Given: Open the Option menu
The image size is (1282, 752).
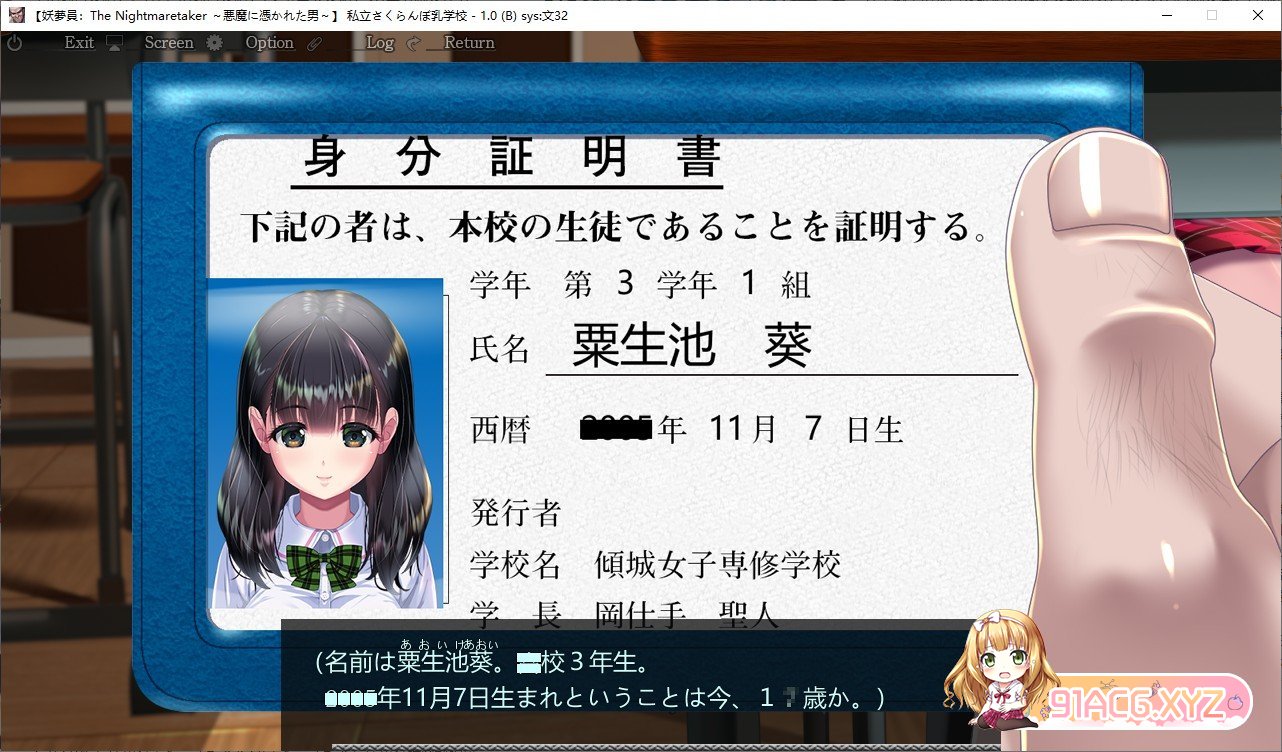Looking at the screenshot, I should point(268,42).
